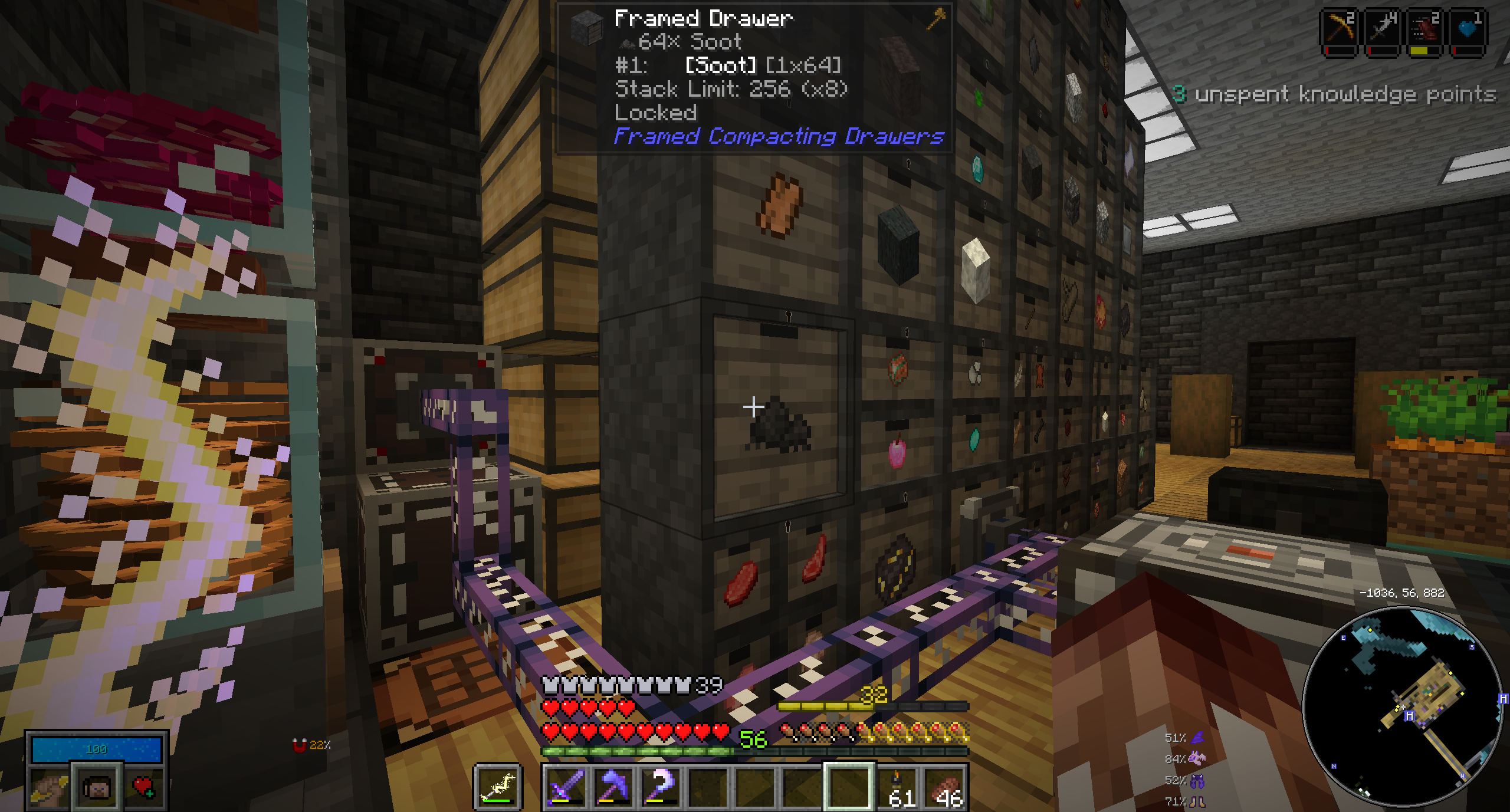Select the lightning wand offhand slot

click(x=498, y=787)
